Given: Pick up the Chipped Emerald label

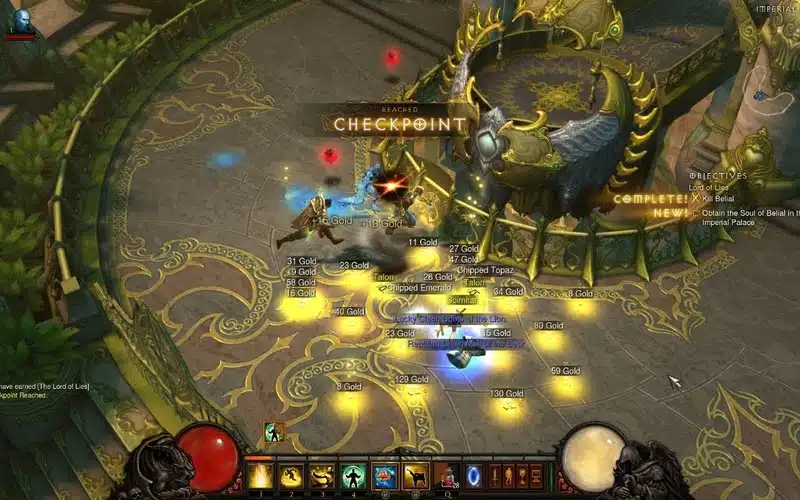Looking at the screenshot, I should click(419, 288).
